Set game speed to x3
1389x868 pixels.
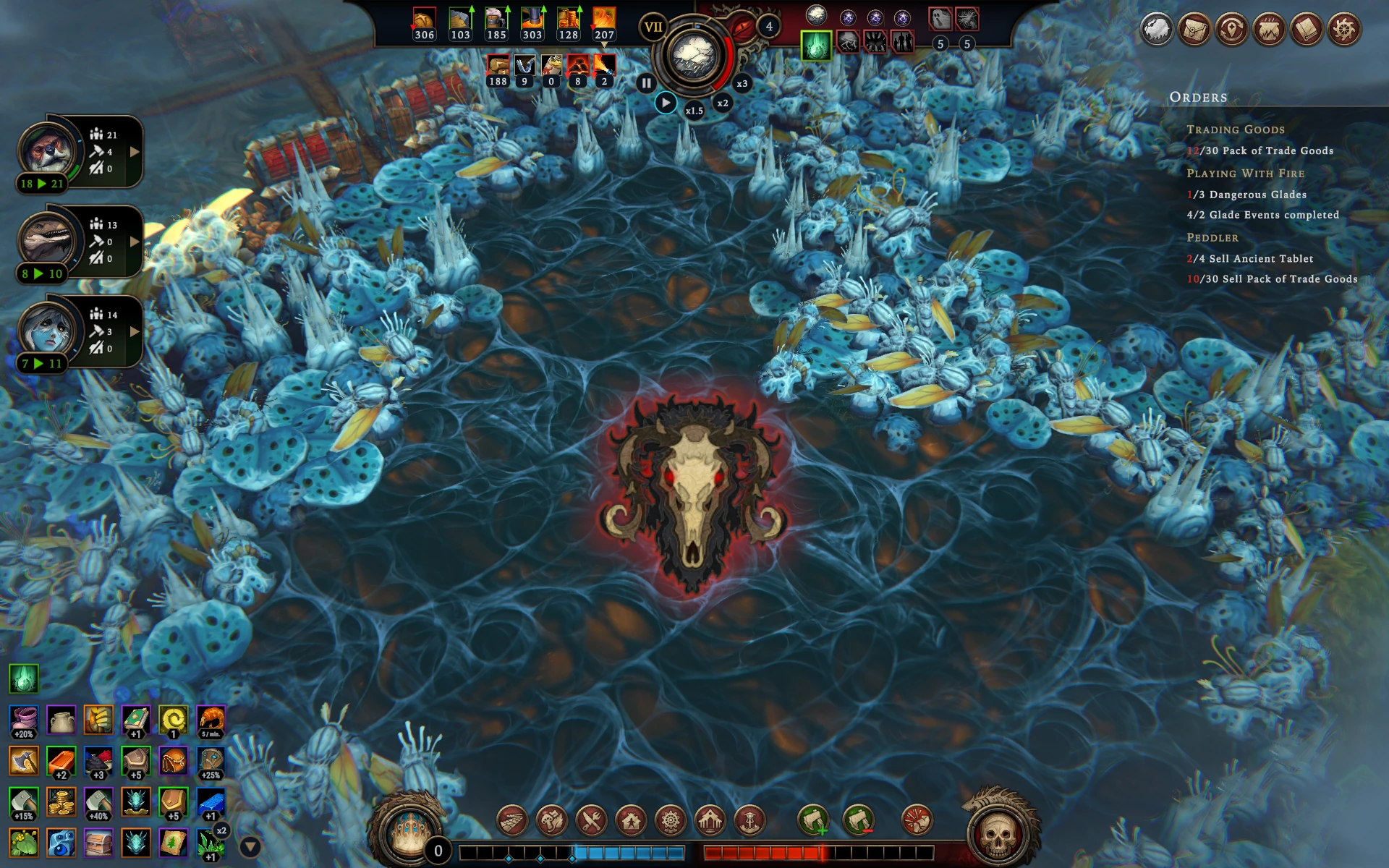click(742, 83)
